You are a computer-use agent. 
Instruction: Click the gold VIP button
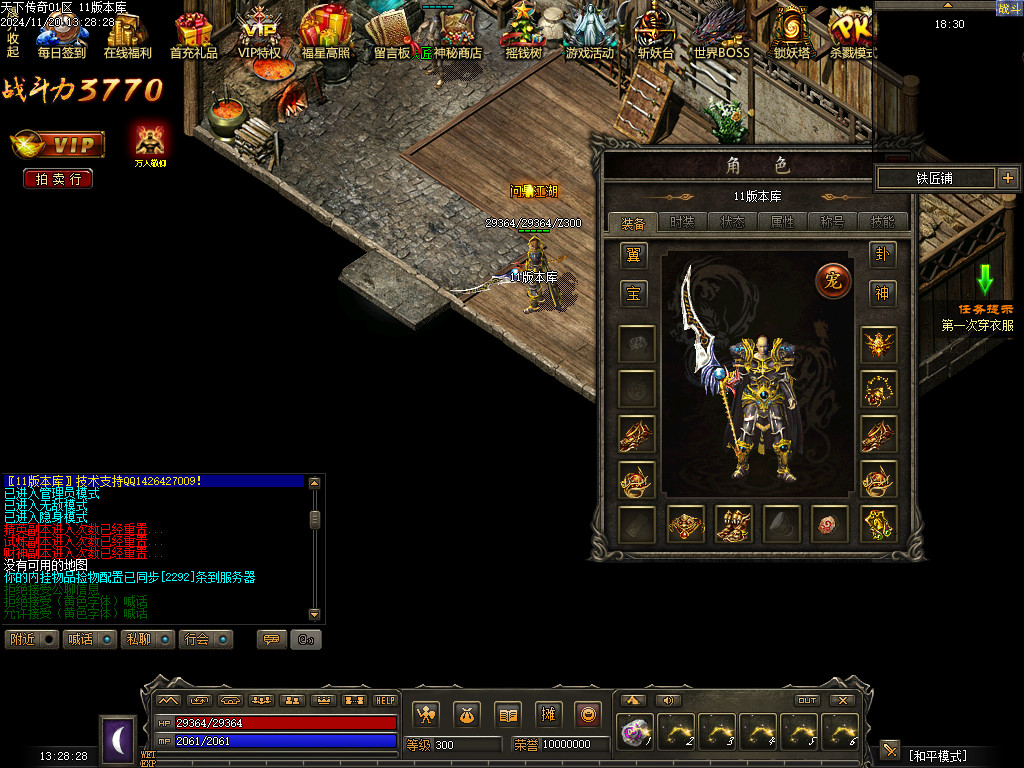[x=58, y=145]
